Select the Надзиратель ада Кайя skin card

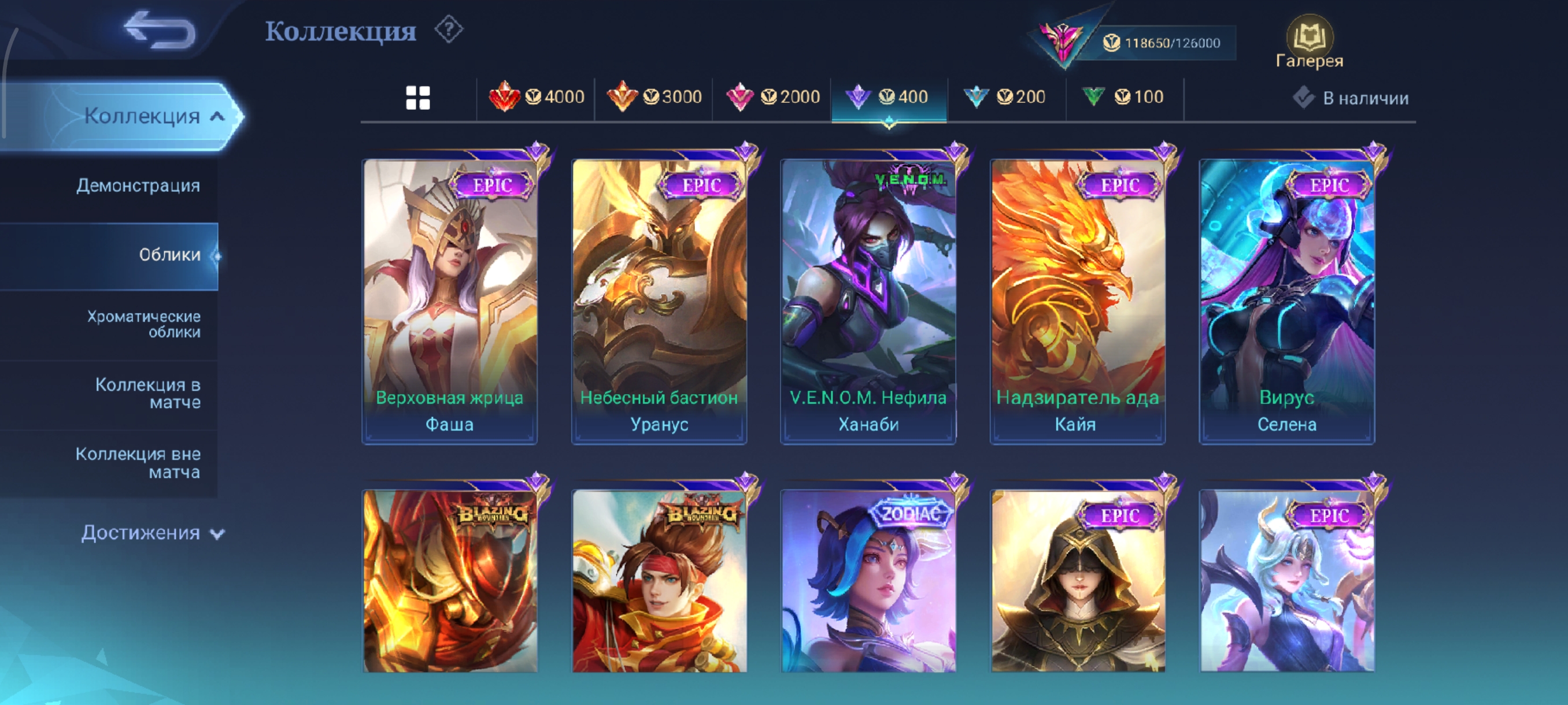coord(1077,301)
